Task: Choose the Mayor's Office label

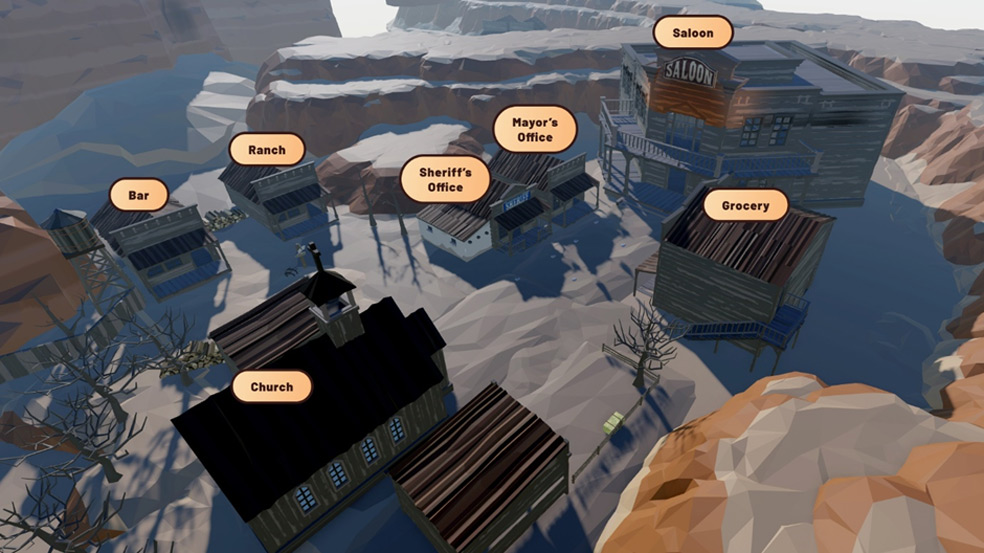Action: pyautogui.click(x=535, y=130)
